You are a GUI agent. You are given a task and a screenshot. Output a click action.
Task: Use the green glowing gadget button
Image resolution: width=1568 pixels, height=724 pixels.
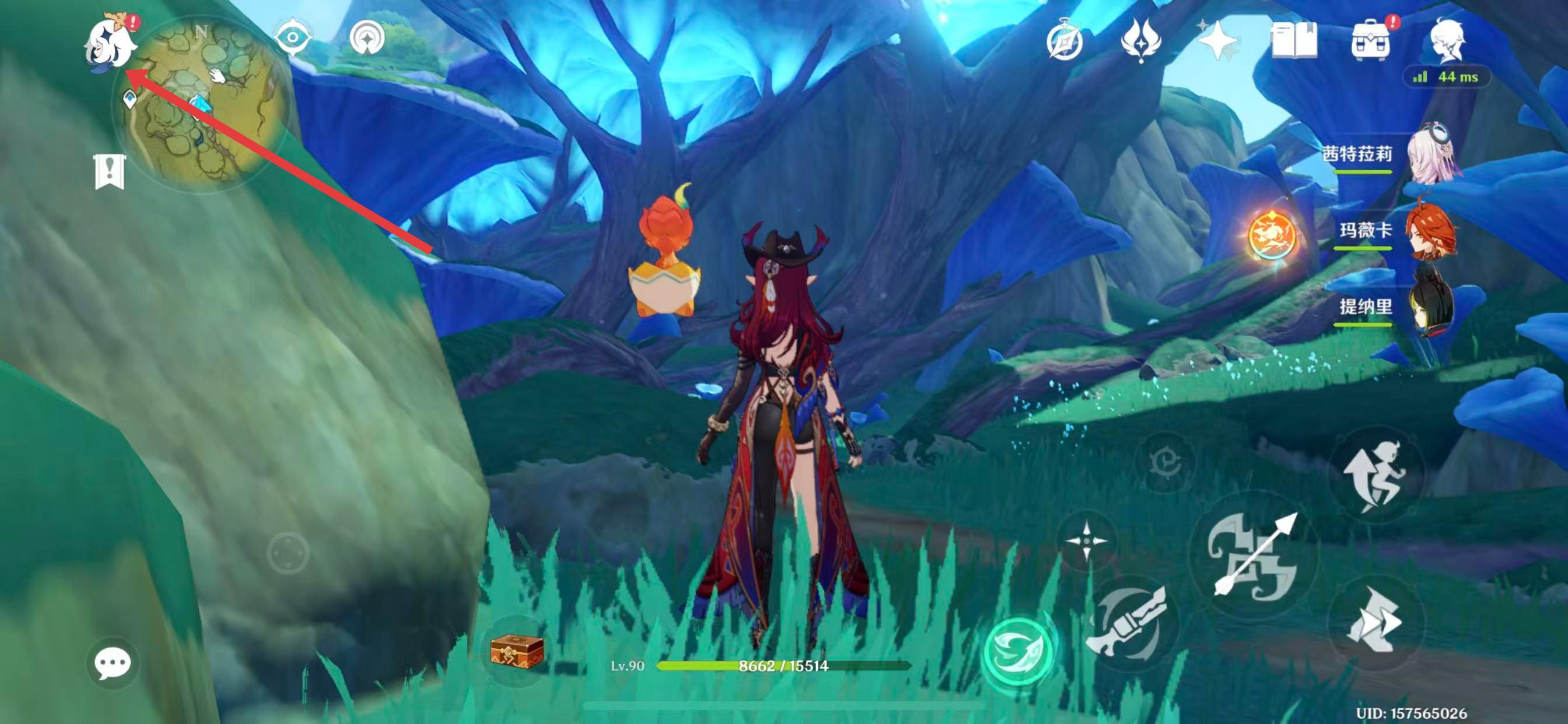pos(1019,652)
